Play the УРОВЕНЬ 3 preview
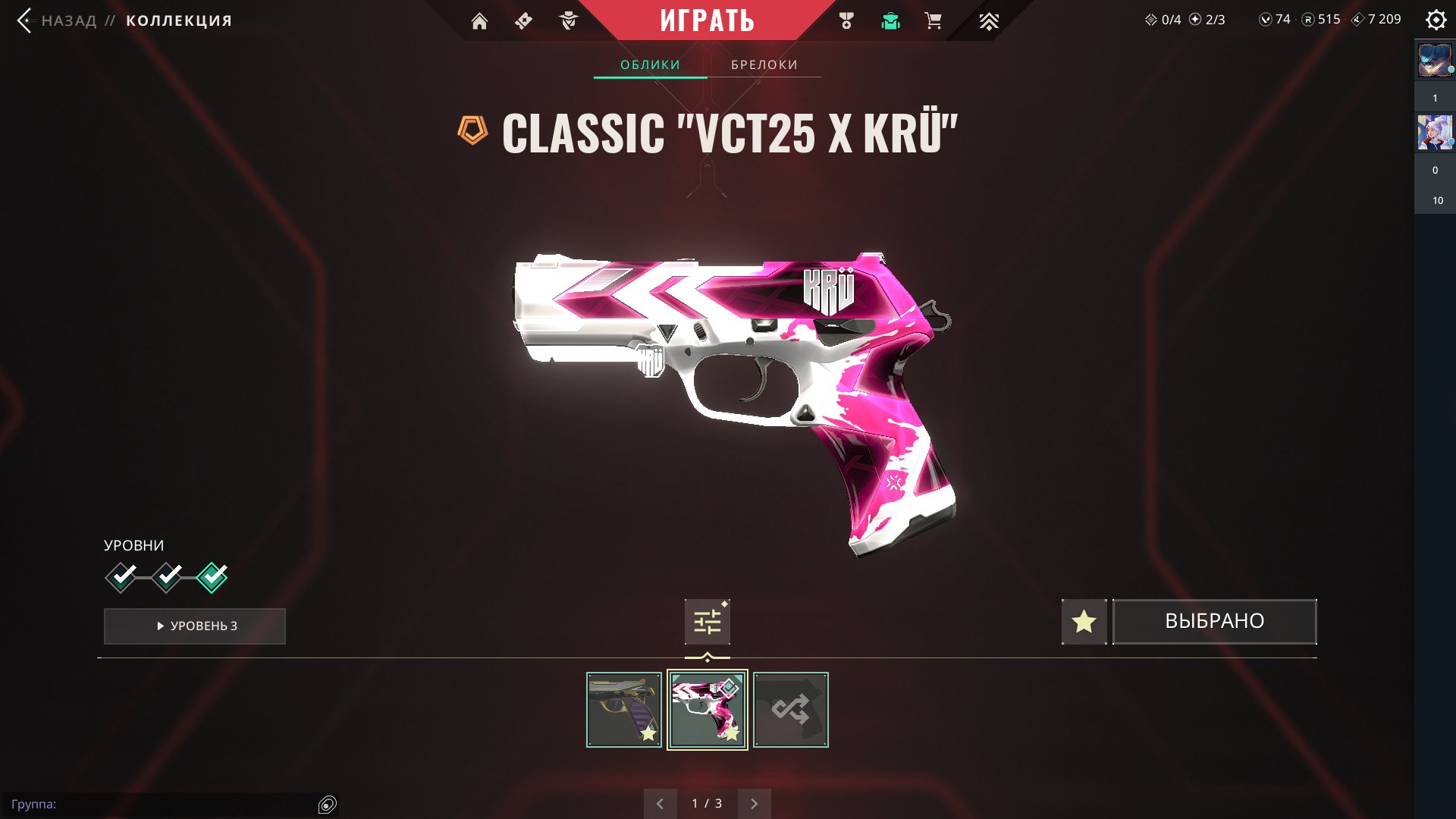This screenshot has width=1456, height=819. 195,626
